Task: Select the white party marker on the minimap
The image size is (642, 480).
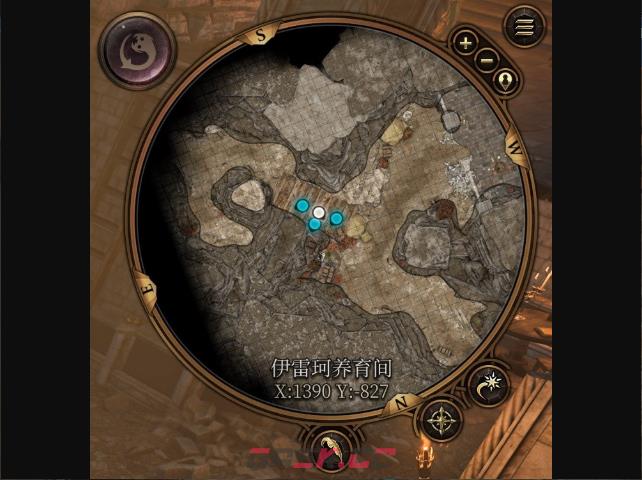Action: [x=319, y=212]
